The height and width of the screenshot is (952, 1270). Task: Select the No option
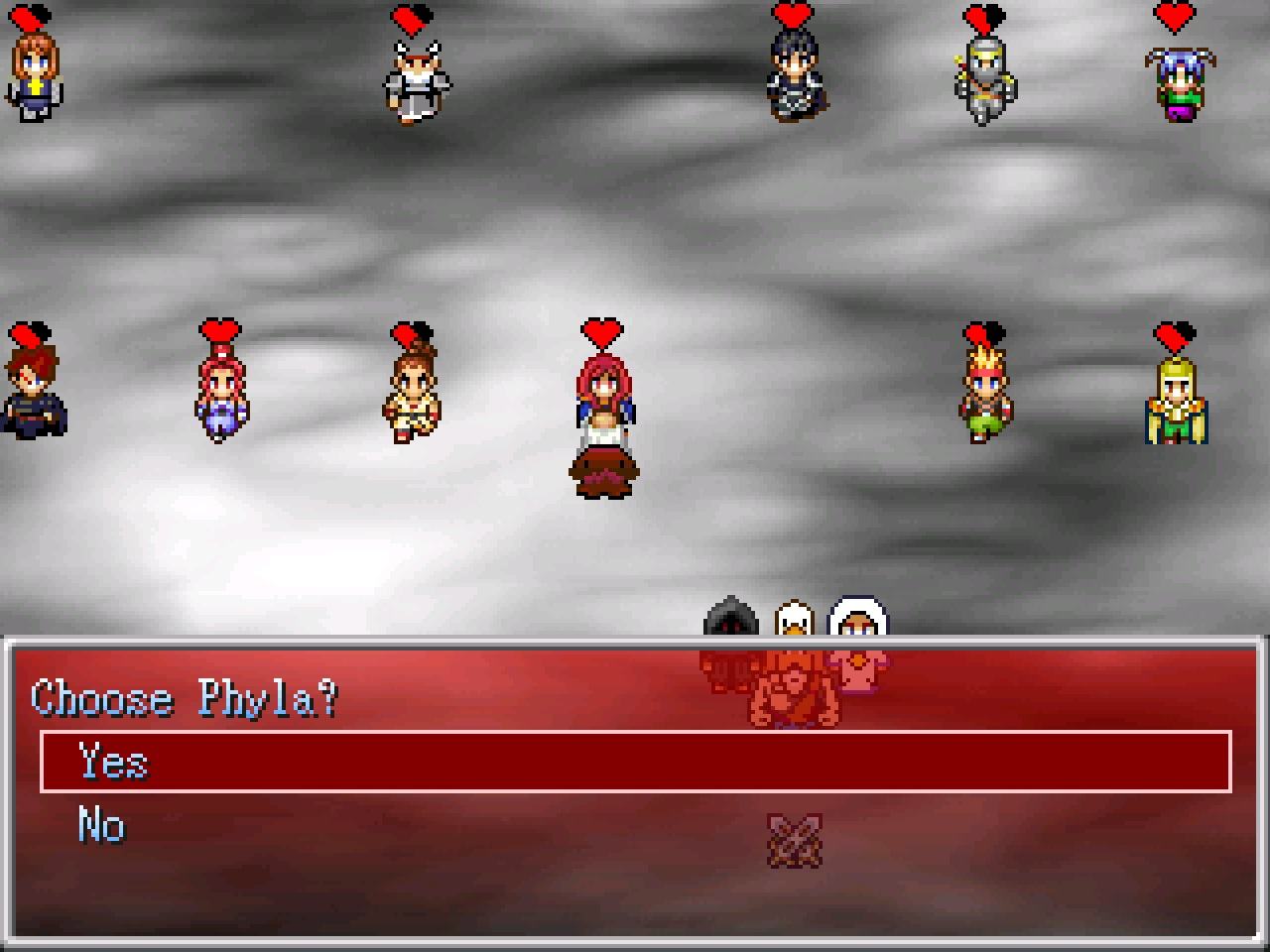click(101, 825)
